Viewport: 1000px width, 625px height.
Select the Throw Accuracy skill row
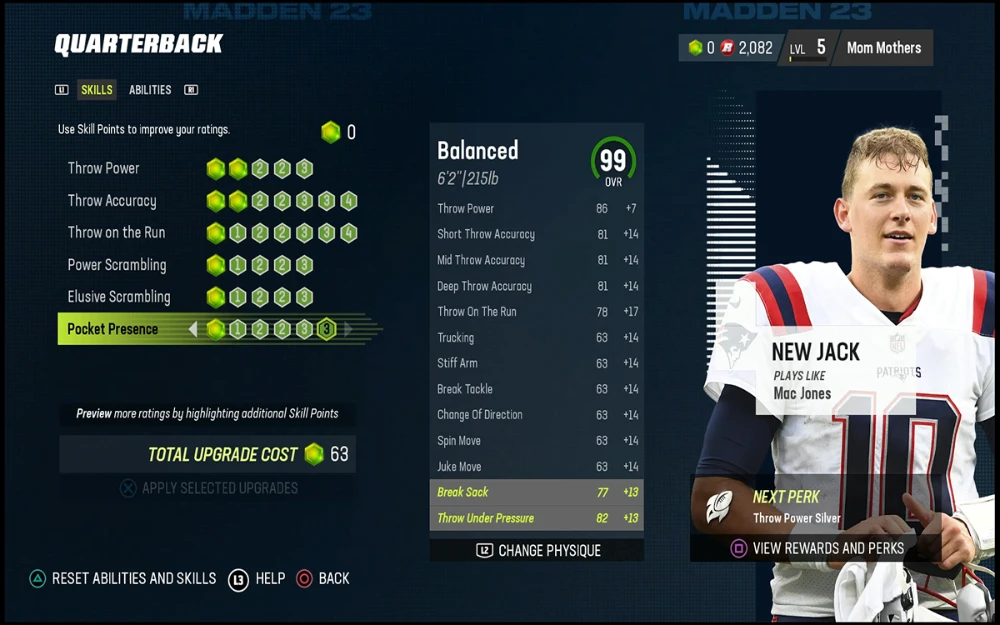point(112,200)
